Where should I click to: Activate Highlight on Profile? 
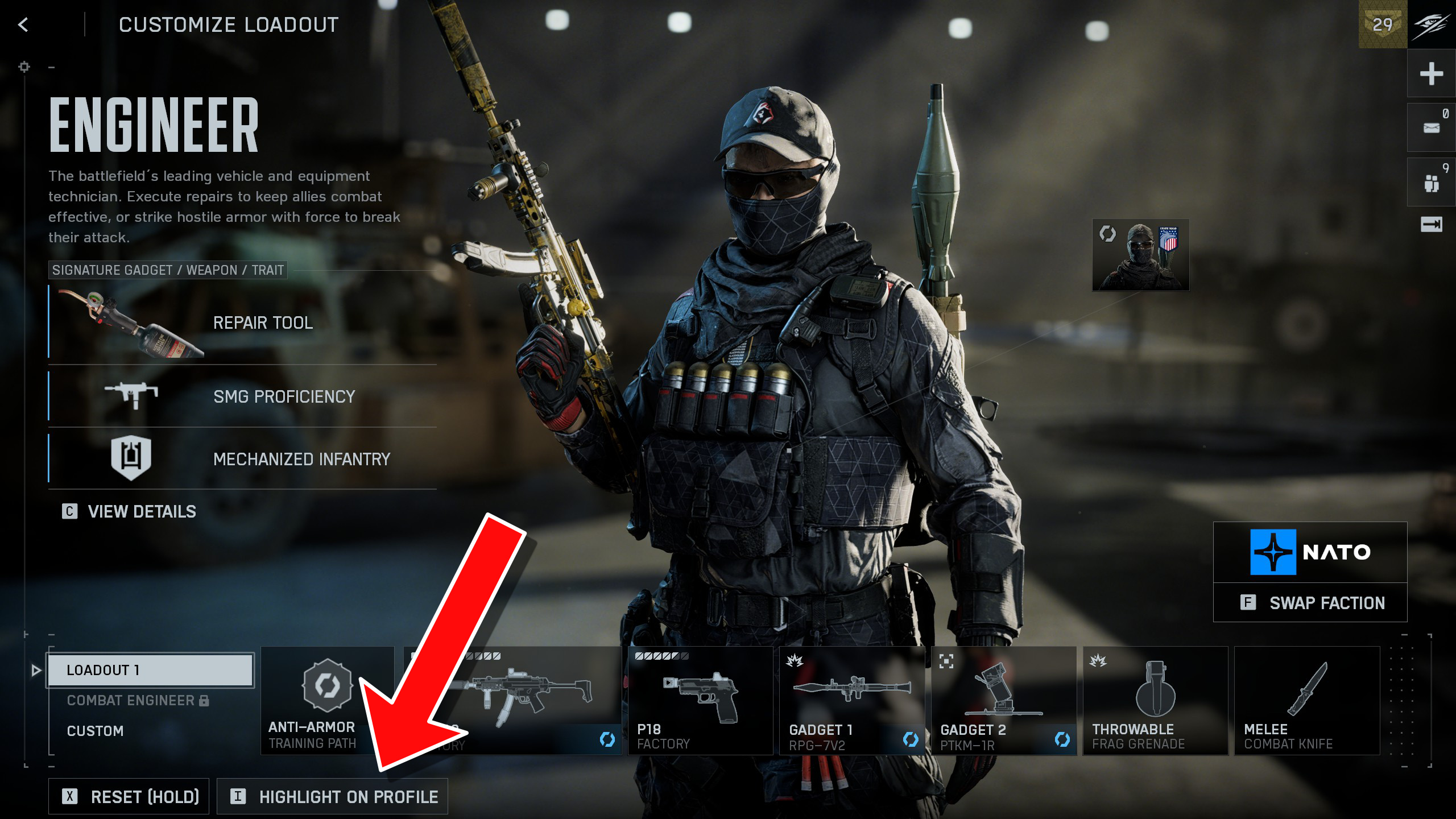(333, 796)
